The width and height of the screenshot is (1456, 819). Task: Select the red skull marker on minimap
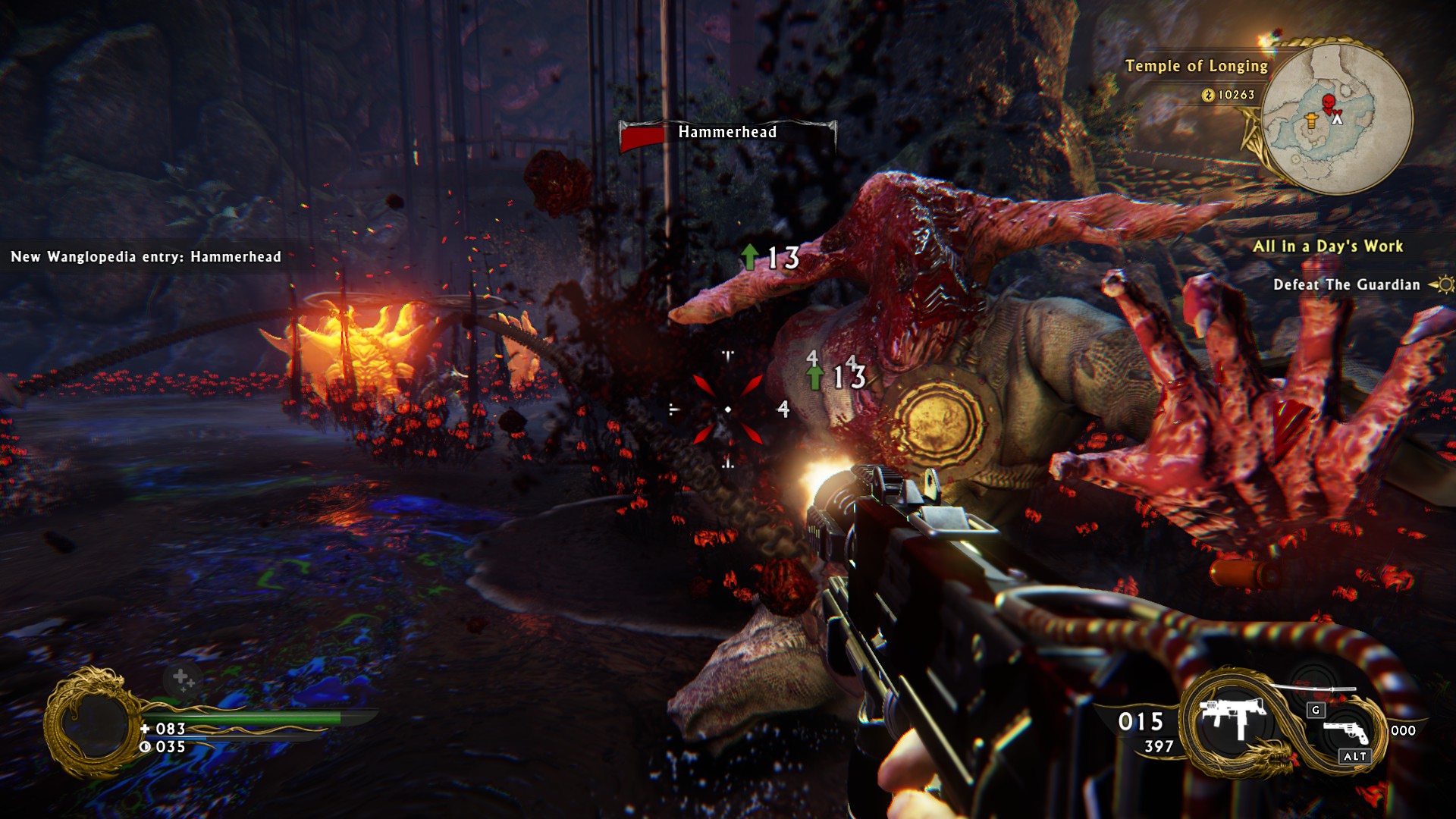[x=1328, y=102]
